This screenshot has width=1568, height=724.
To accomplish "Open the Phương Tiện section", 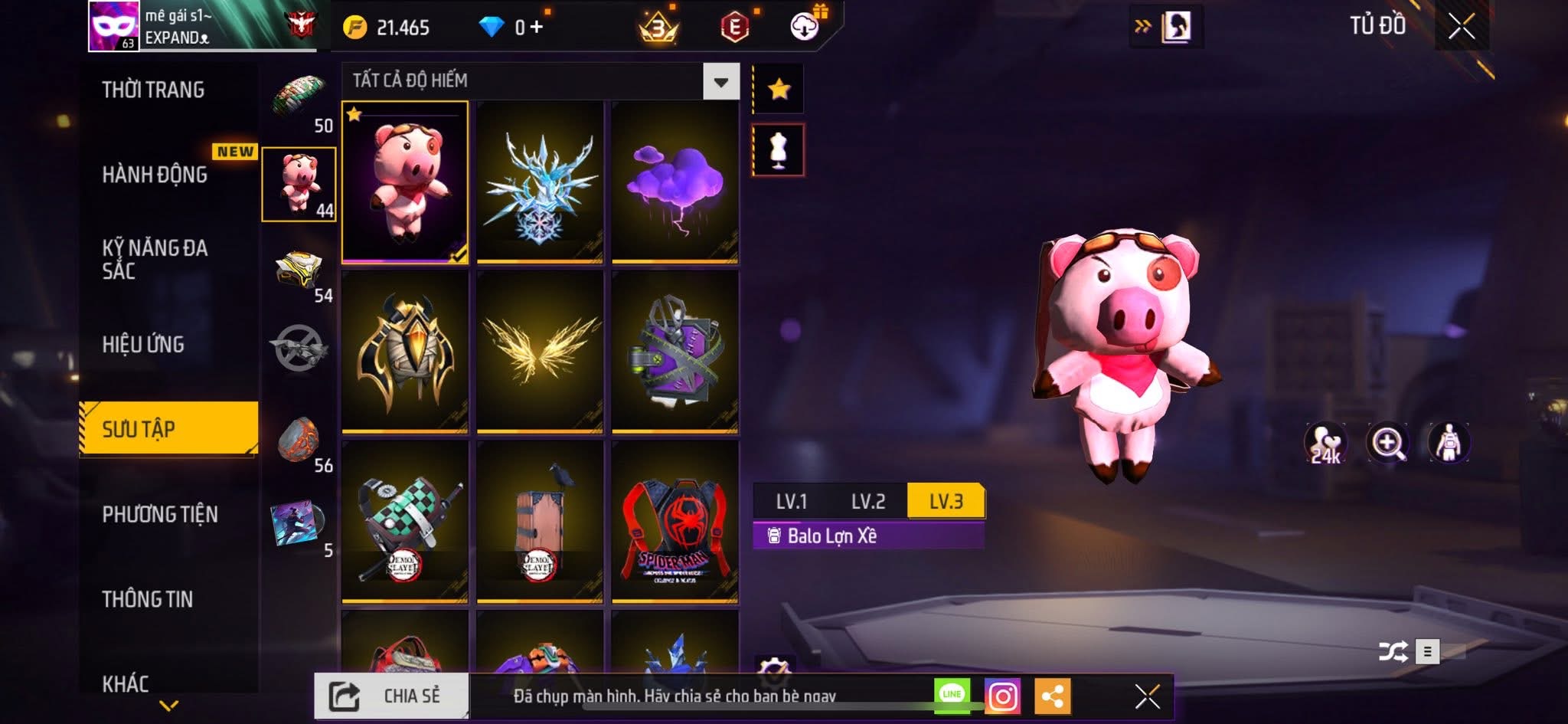I will 160,515.
